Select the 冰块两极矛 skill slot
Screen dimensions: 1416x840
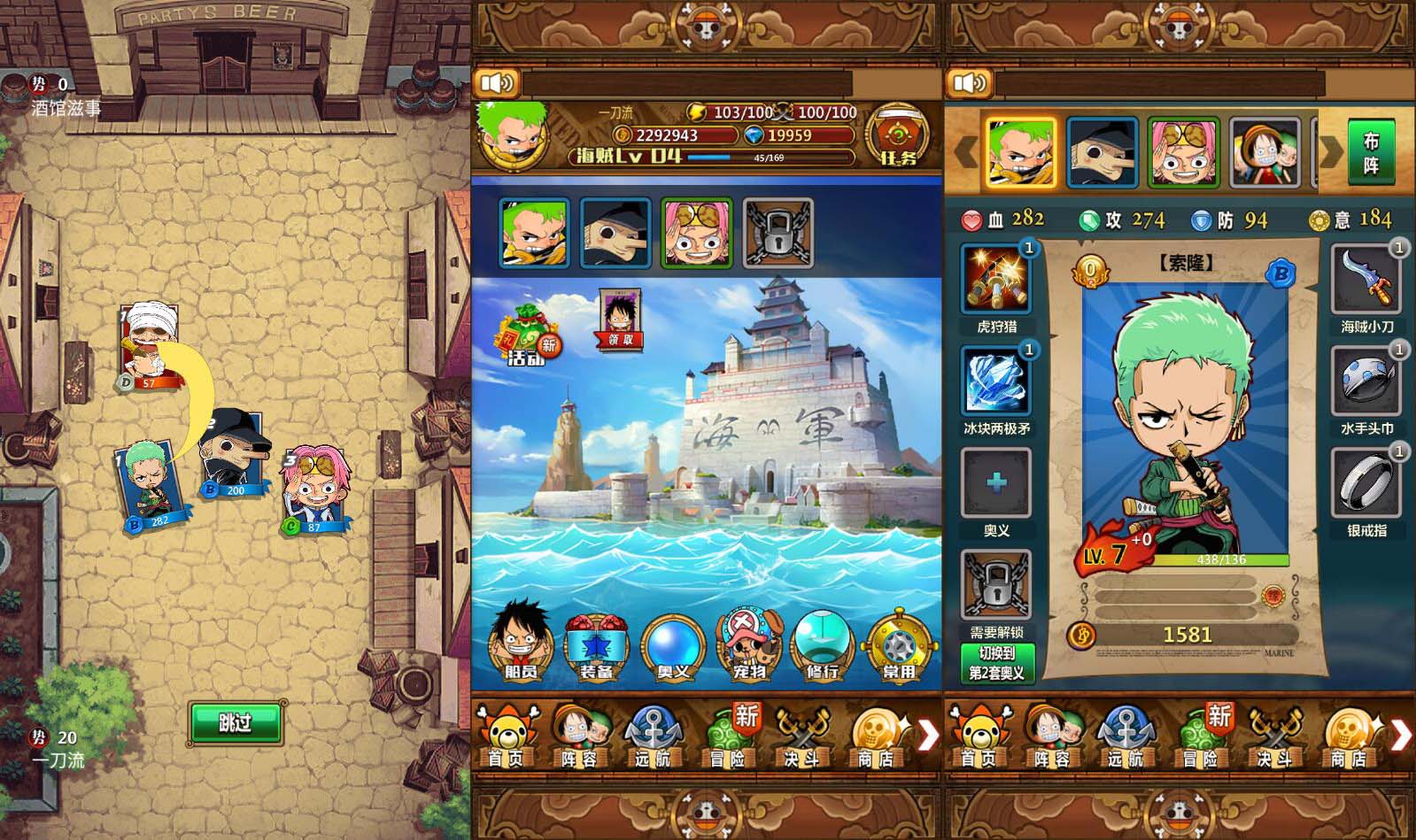pos(996,381)
